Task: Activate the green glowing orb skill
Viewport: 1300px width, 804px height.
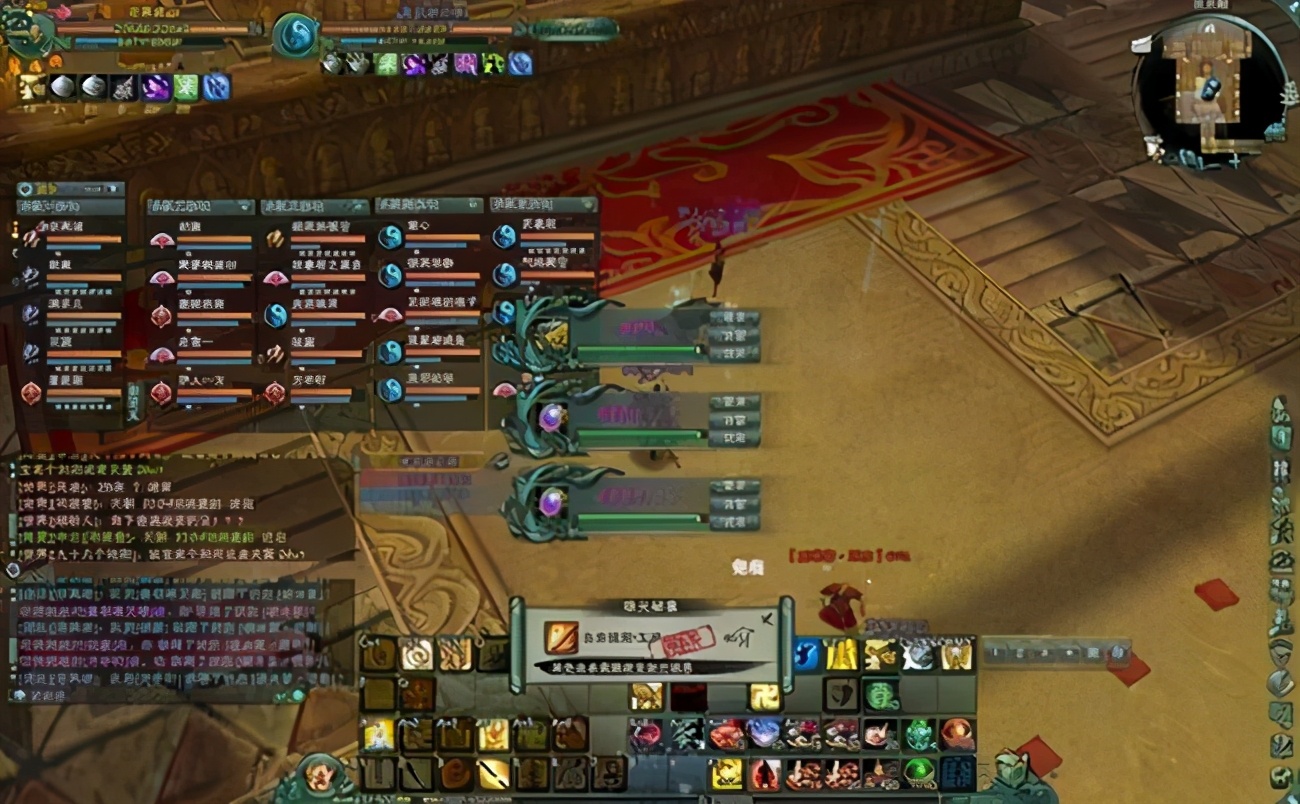Action: [x=919, y=771]
